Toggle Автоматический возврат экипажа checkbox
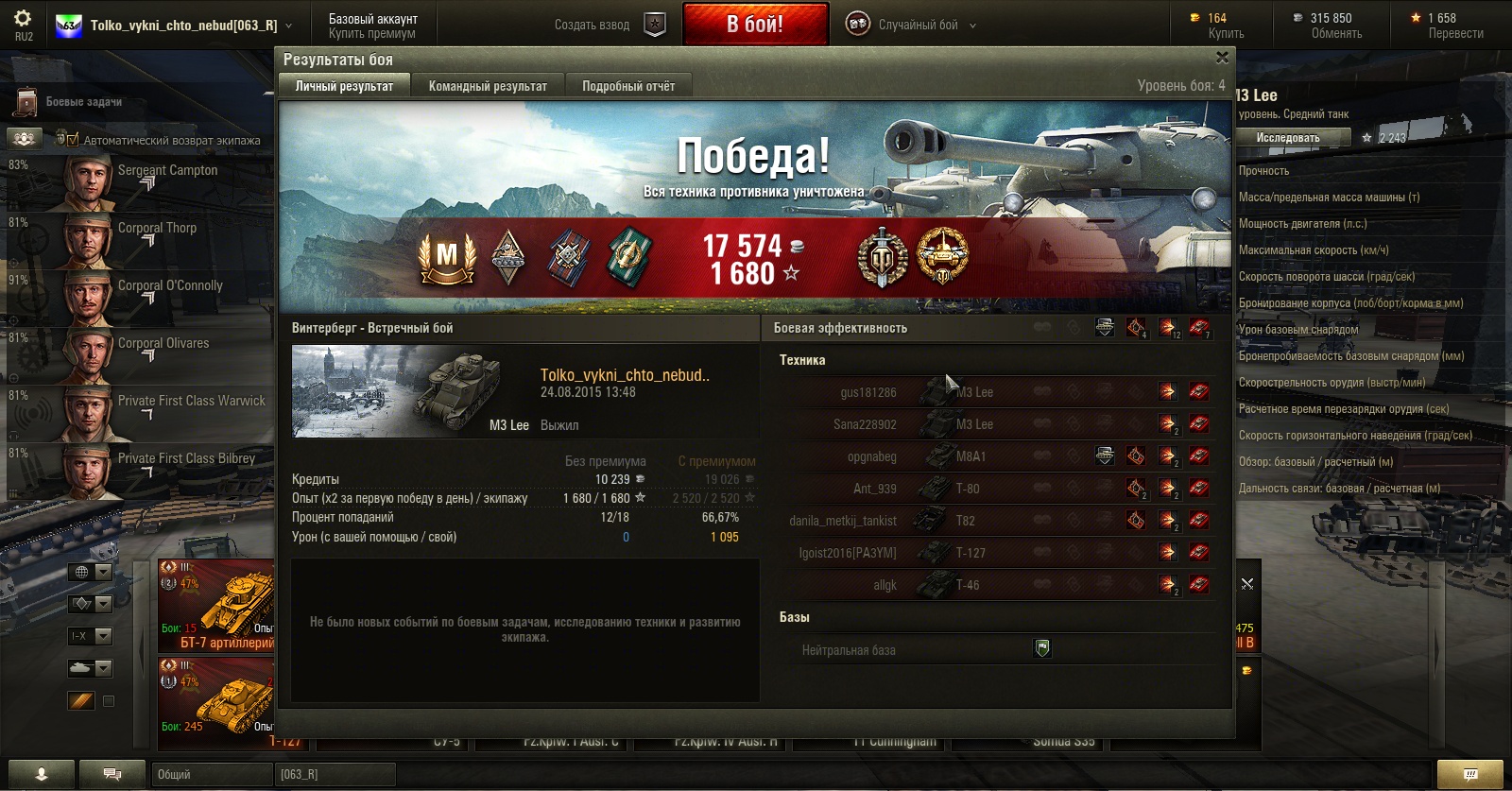This screenshot has height=791, width=1512. (73, 140)
